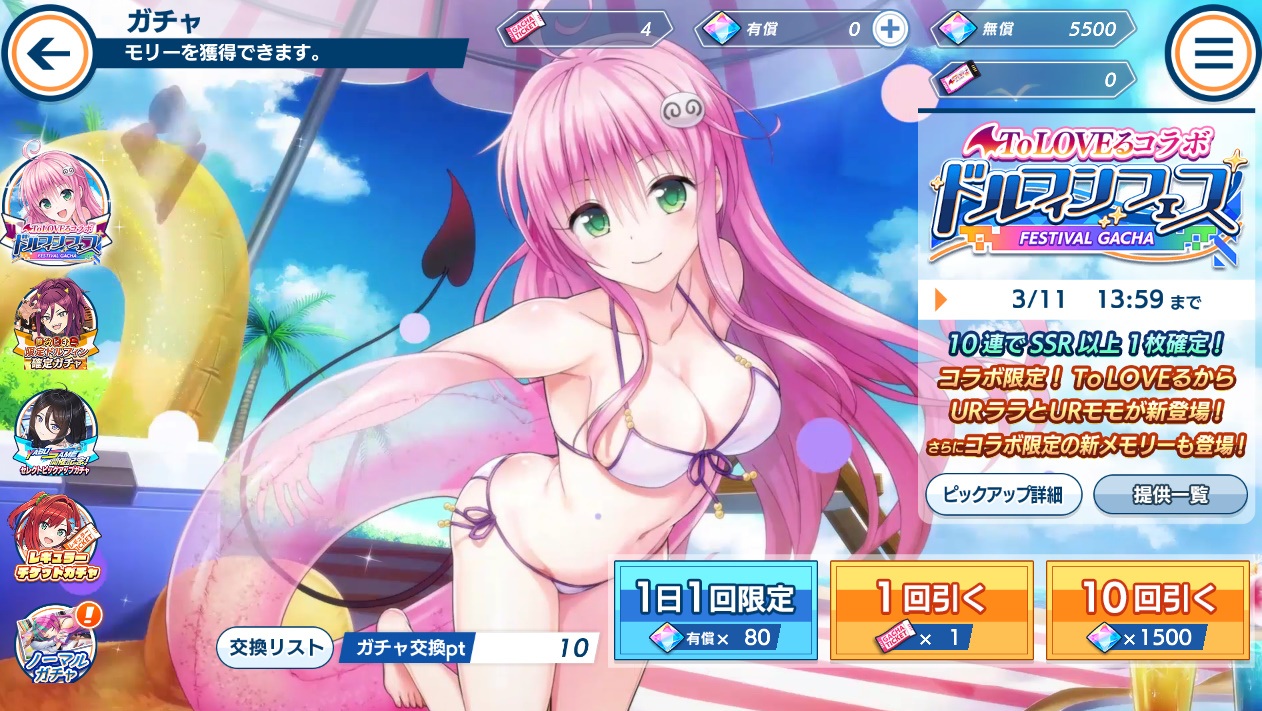
Task: Pull 10 times for 1500 gems
Action: pos(1148,610)
